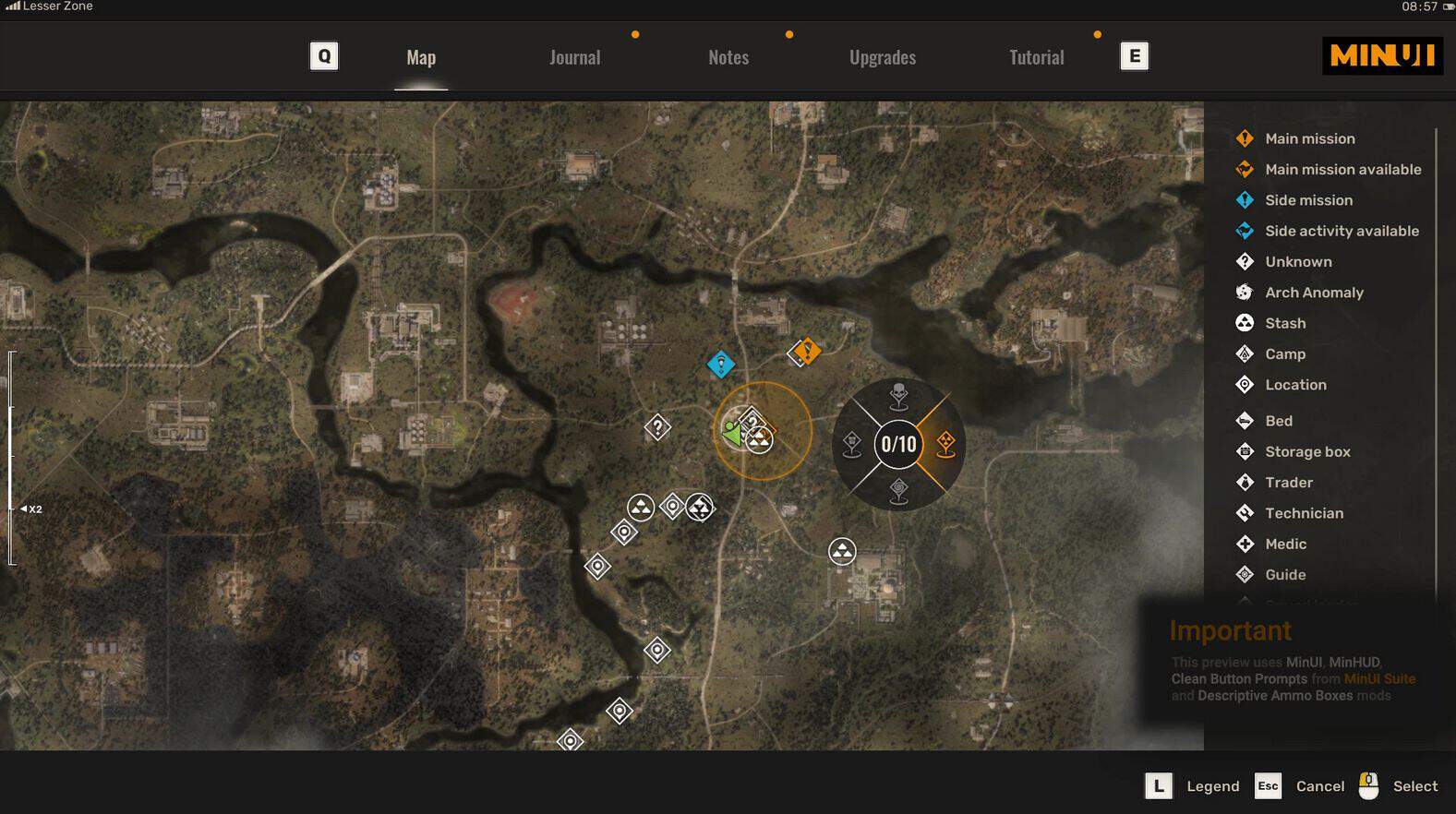Open the Notes tab

728,57
